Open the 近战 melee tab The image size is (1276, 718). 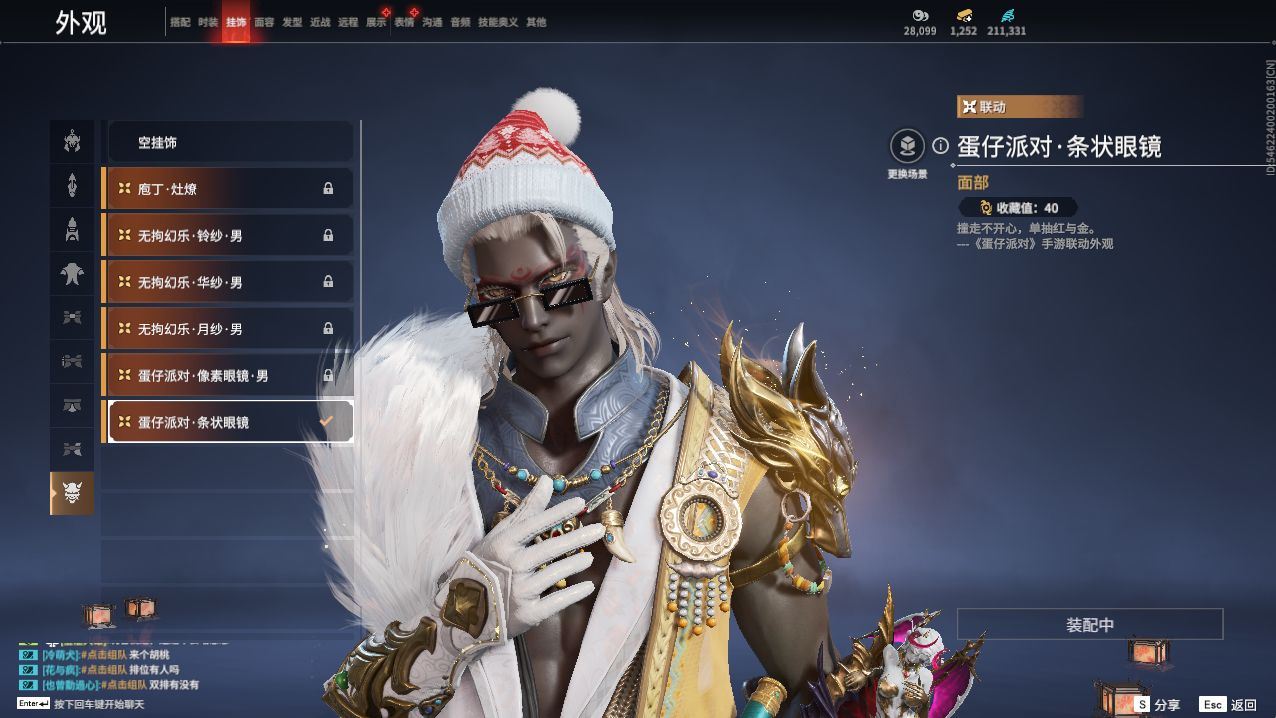(x=320, y=22)
